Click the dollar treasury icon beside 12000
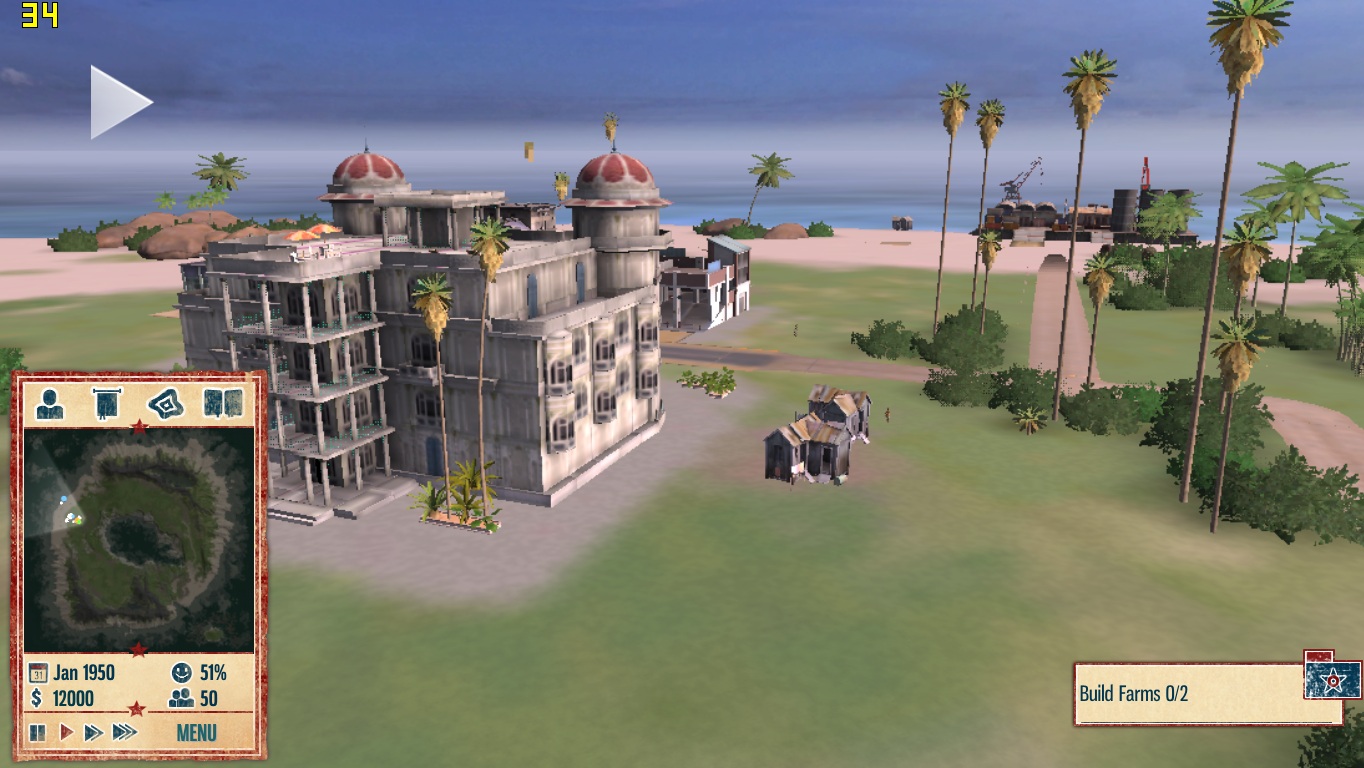The height and width of the screenshot is (768, 1364). tap(37, 699)
